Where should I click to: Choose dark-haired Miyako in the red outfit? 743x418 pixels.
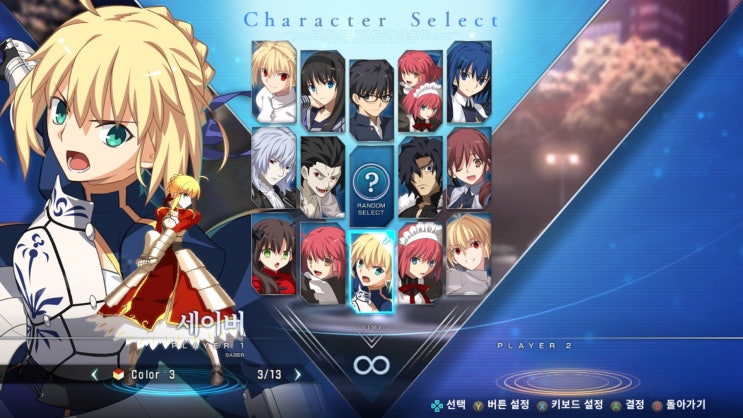[x=273, y=254]
